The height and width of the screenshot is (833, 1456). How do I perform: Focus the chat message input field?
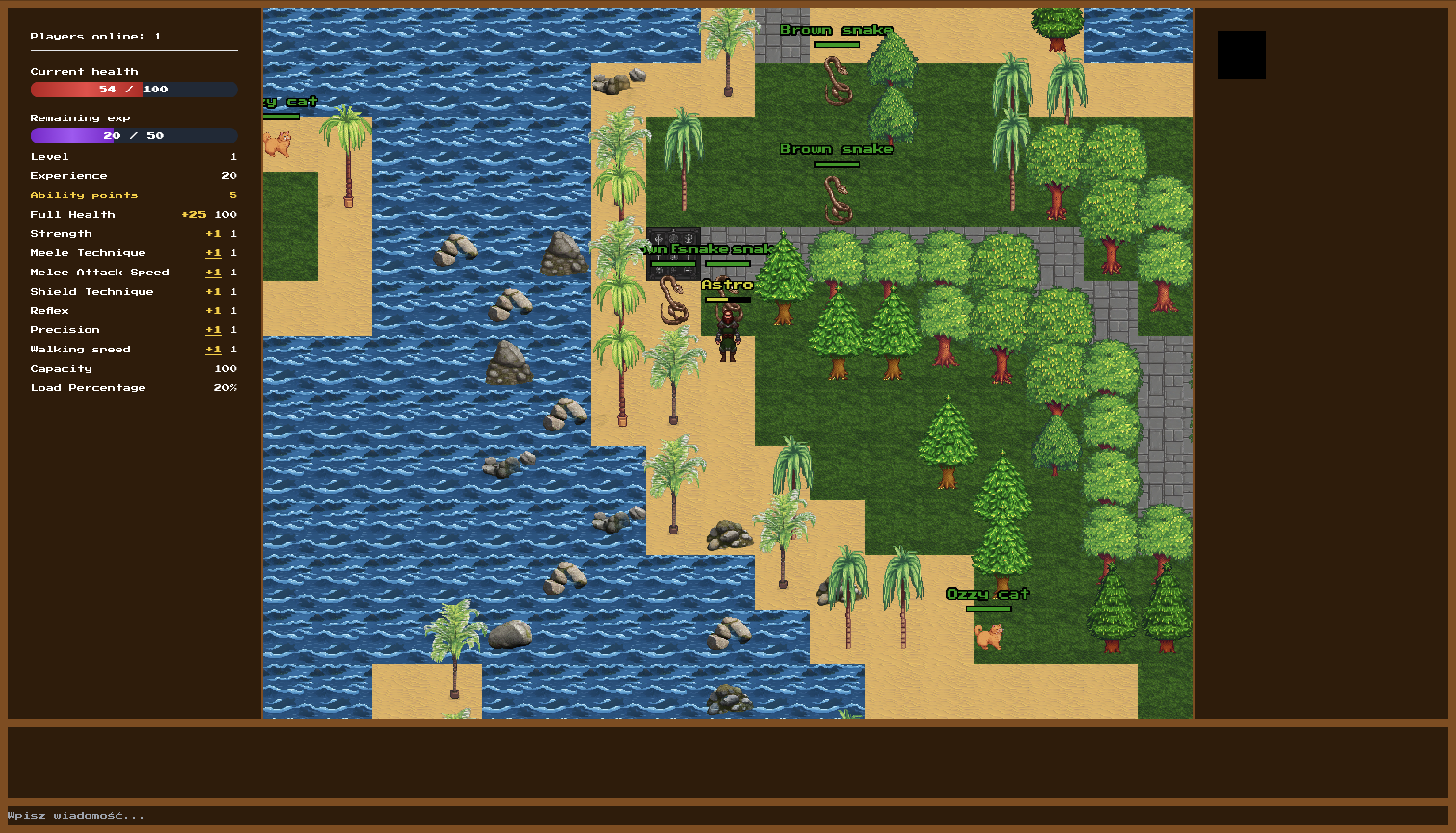tap(727, 815)
